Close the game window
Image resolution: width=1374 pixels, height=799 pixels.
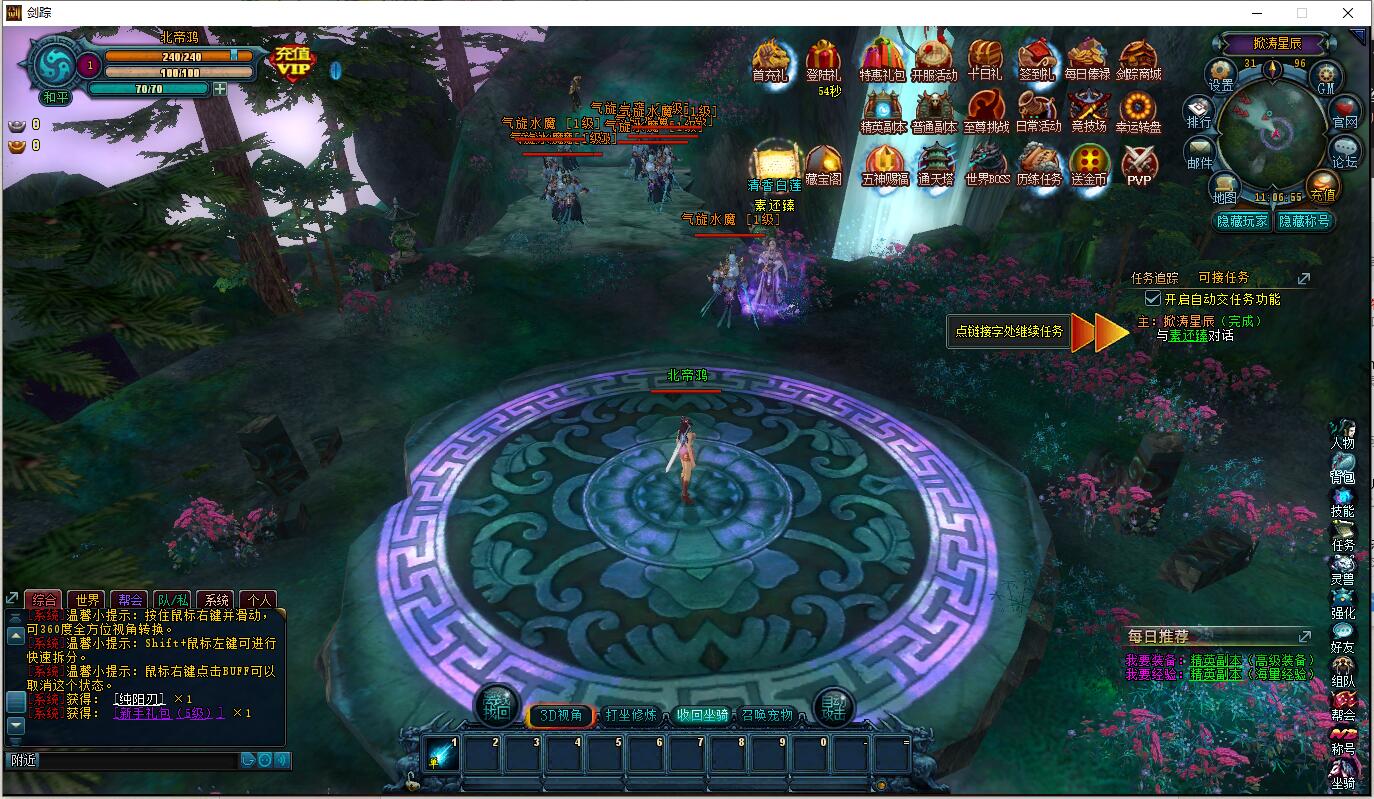click(x=1348, y=13)
